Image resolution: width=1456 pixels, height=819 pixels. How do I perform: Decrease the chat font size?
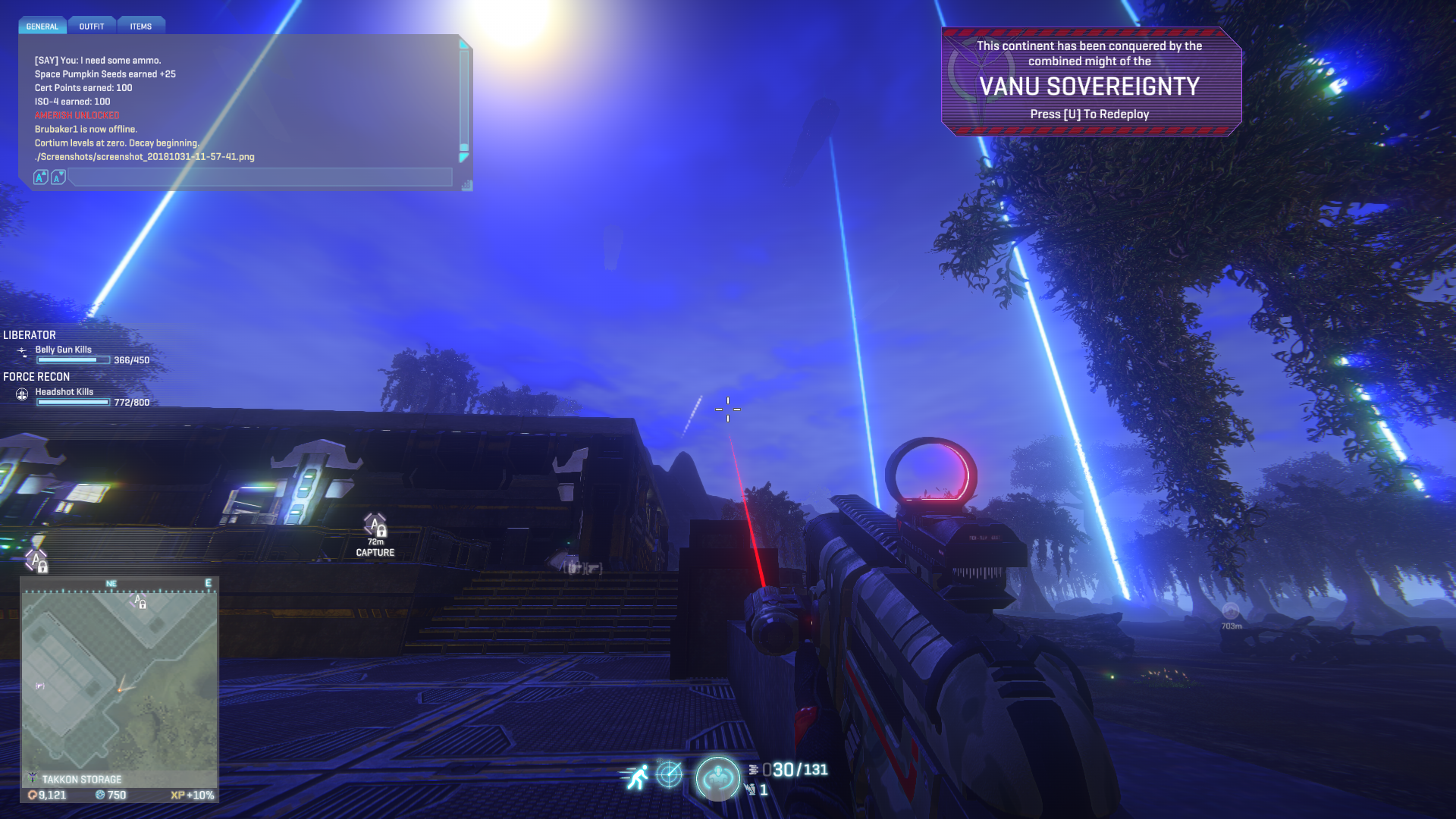pyautogui.click(x=58, y=177)
